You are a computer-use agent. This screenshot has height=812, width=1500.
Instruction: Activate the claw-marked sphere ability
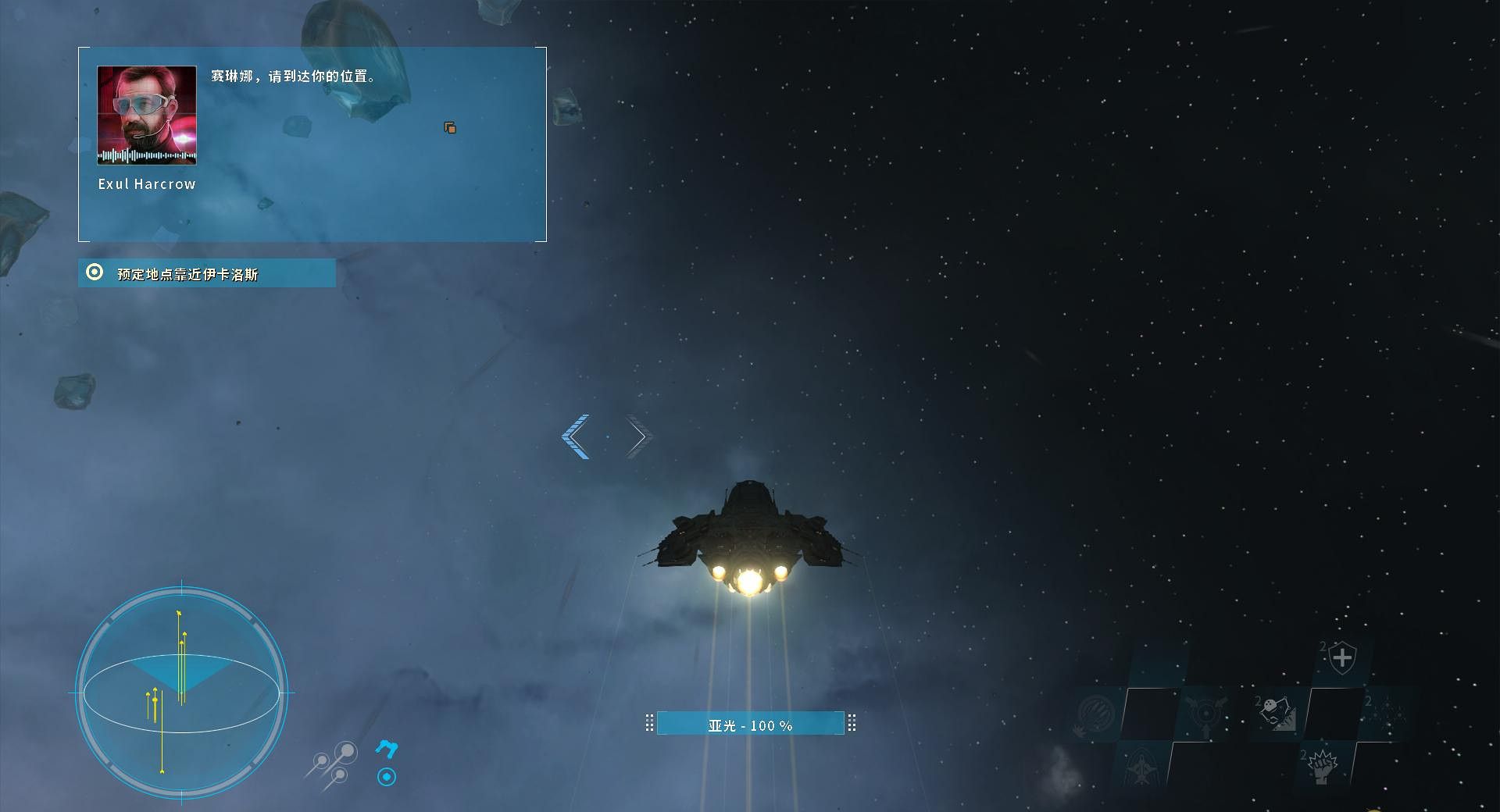tap(1095, 714)
